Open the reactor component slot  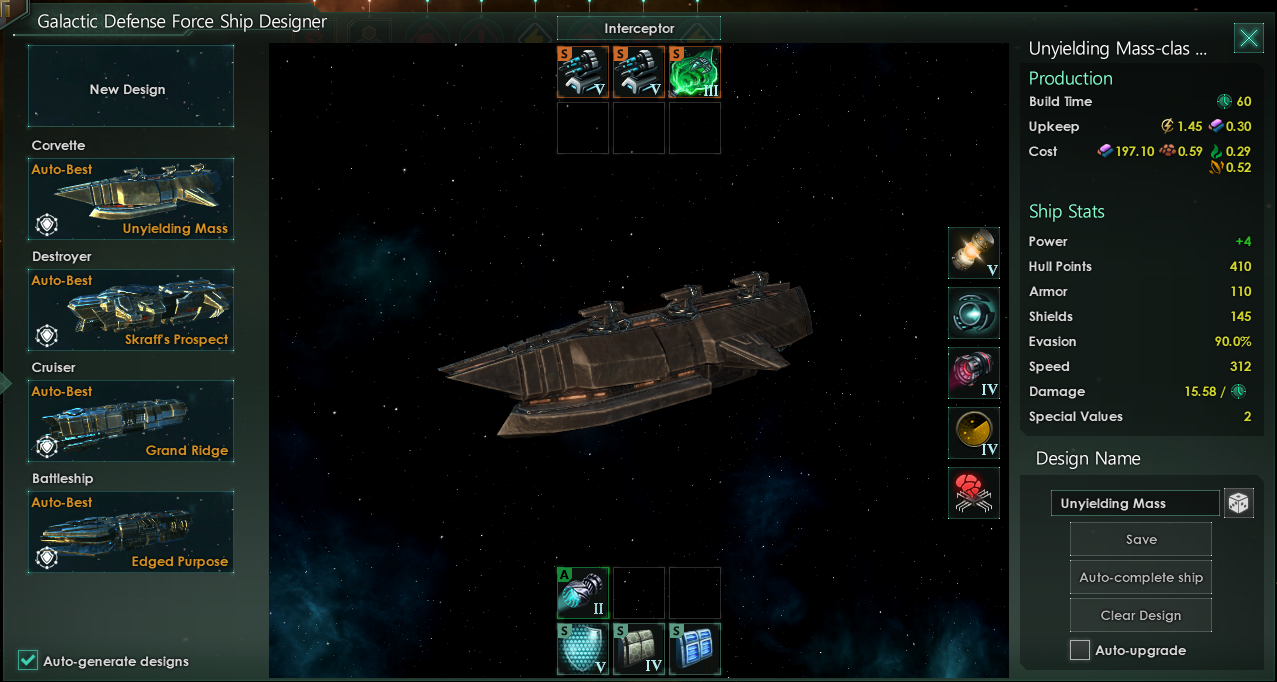(974, 253)
